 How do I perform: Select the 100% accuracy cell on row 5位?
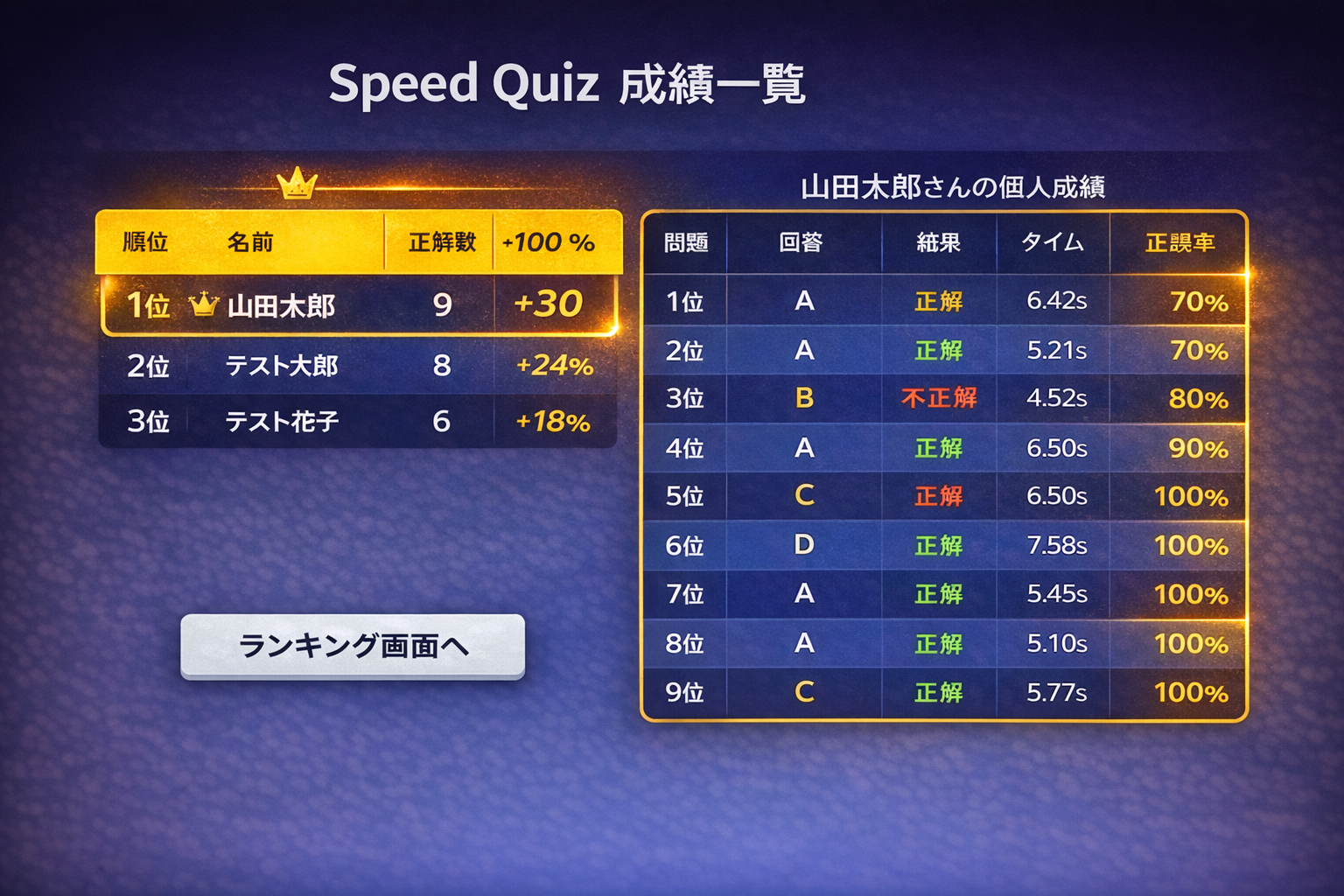coord(1190,496)
